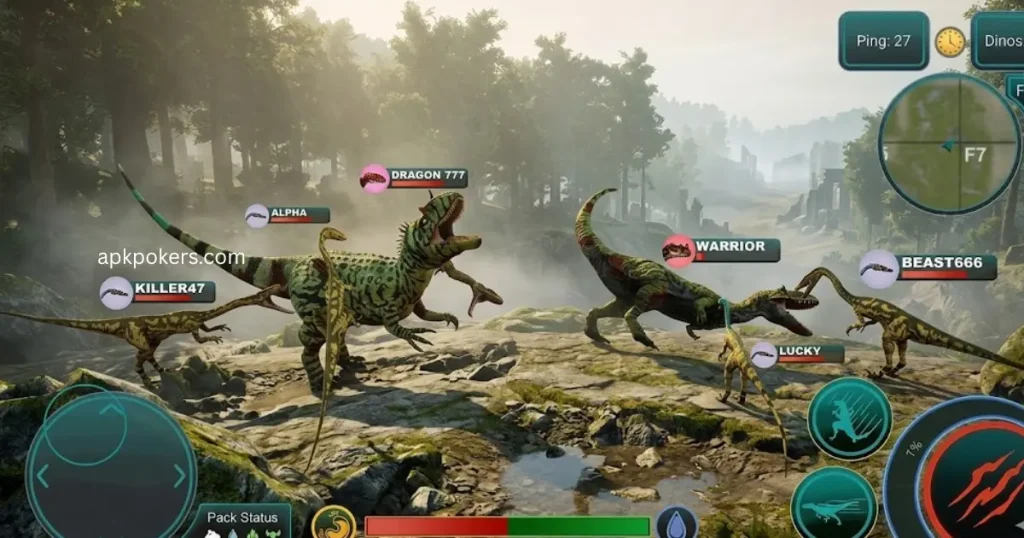The height and width of the screenshot is (538, 1024).
Task: Open the Dinos button
Action: [x=1000, y=41]
